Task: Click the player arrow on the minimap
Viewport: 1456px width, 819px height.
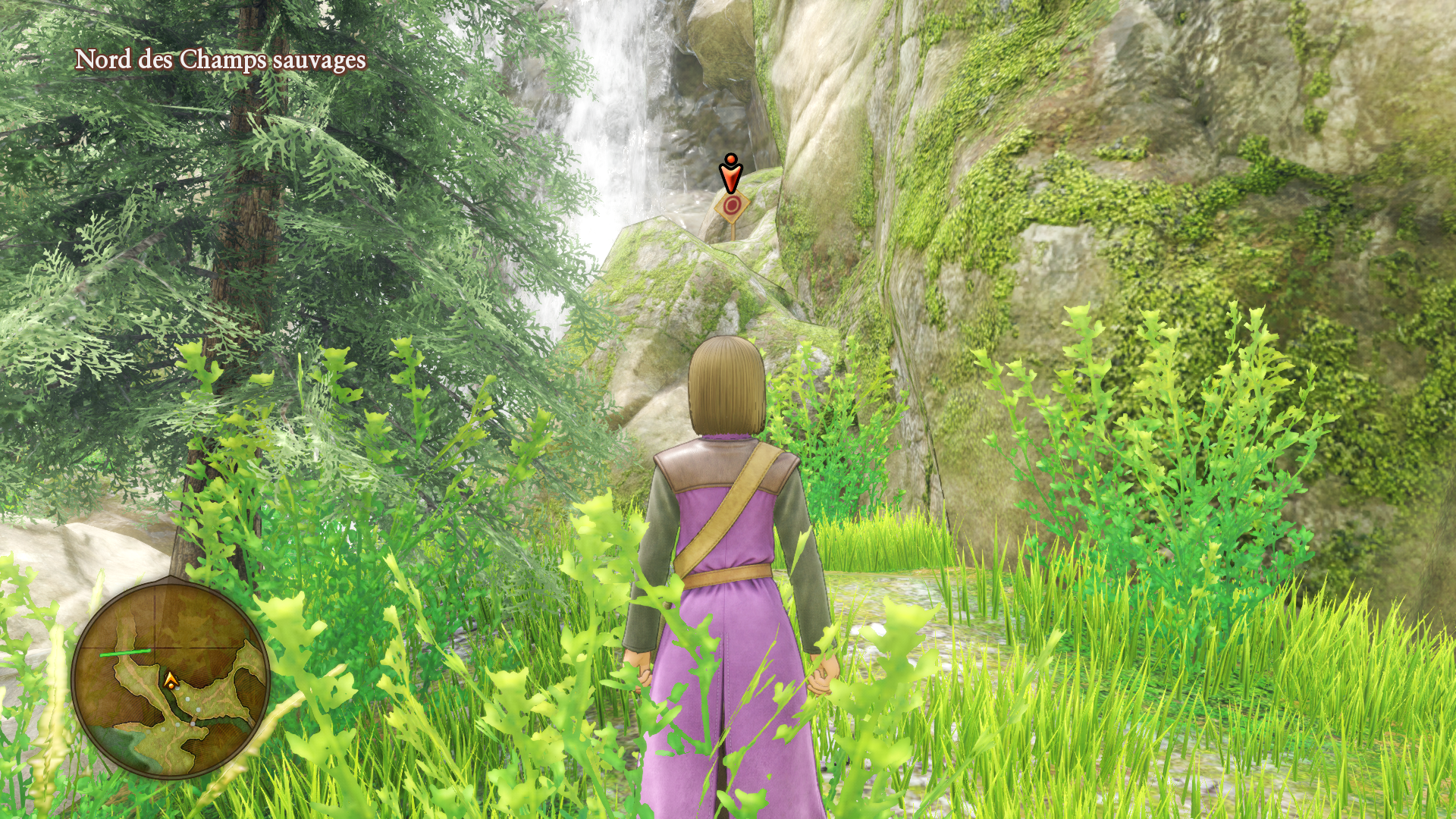Action: [x=171, y=679]
